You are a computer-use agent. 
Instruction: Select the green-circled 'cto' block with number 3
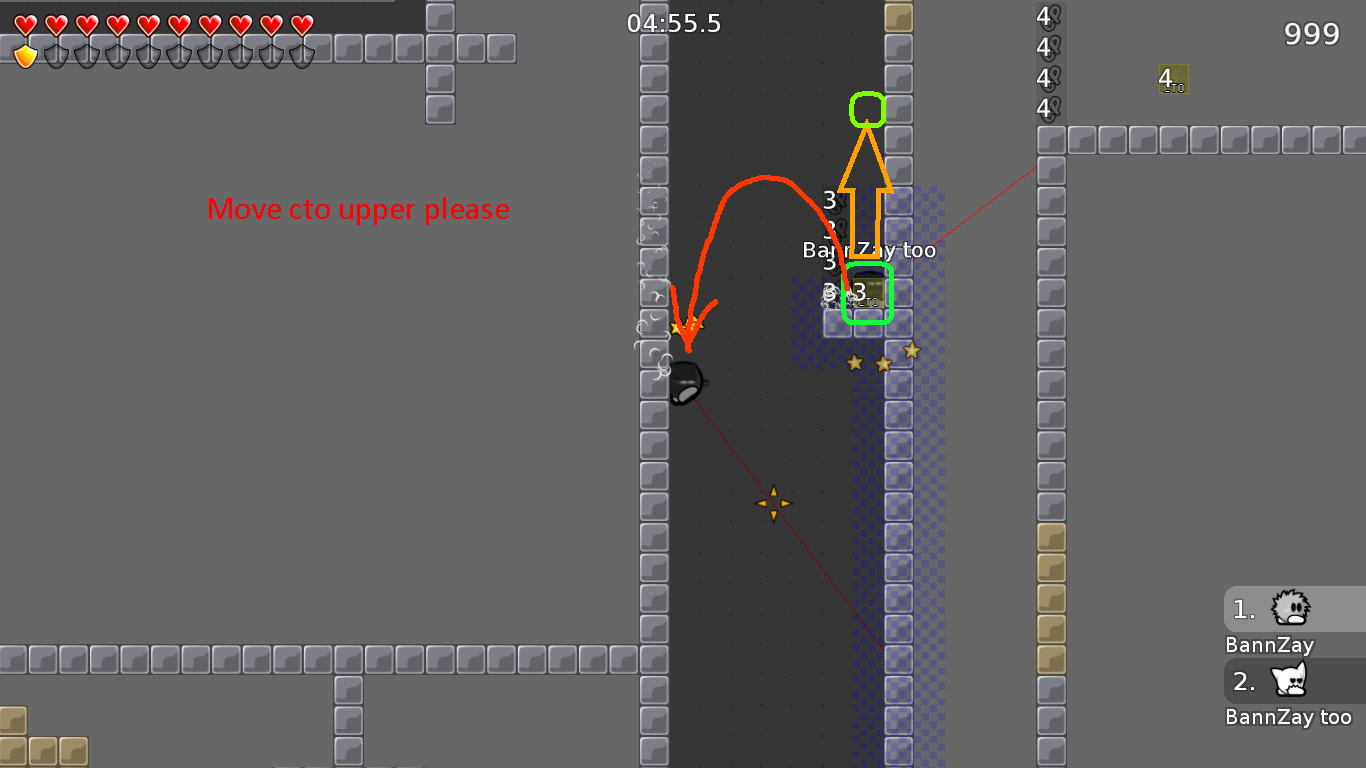pyautogui.click(x=869, y=293)
